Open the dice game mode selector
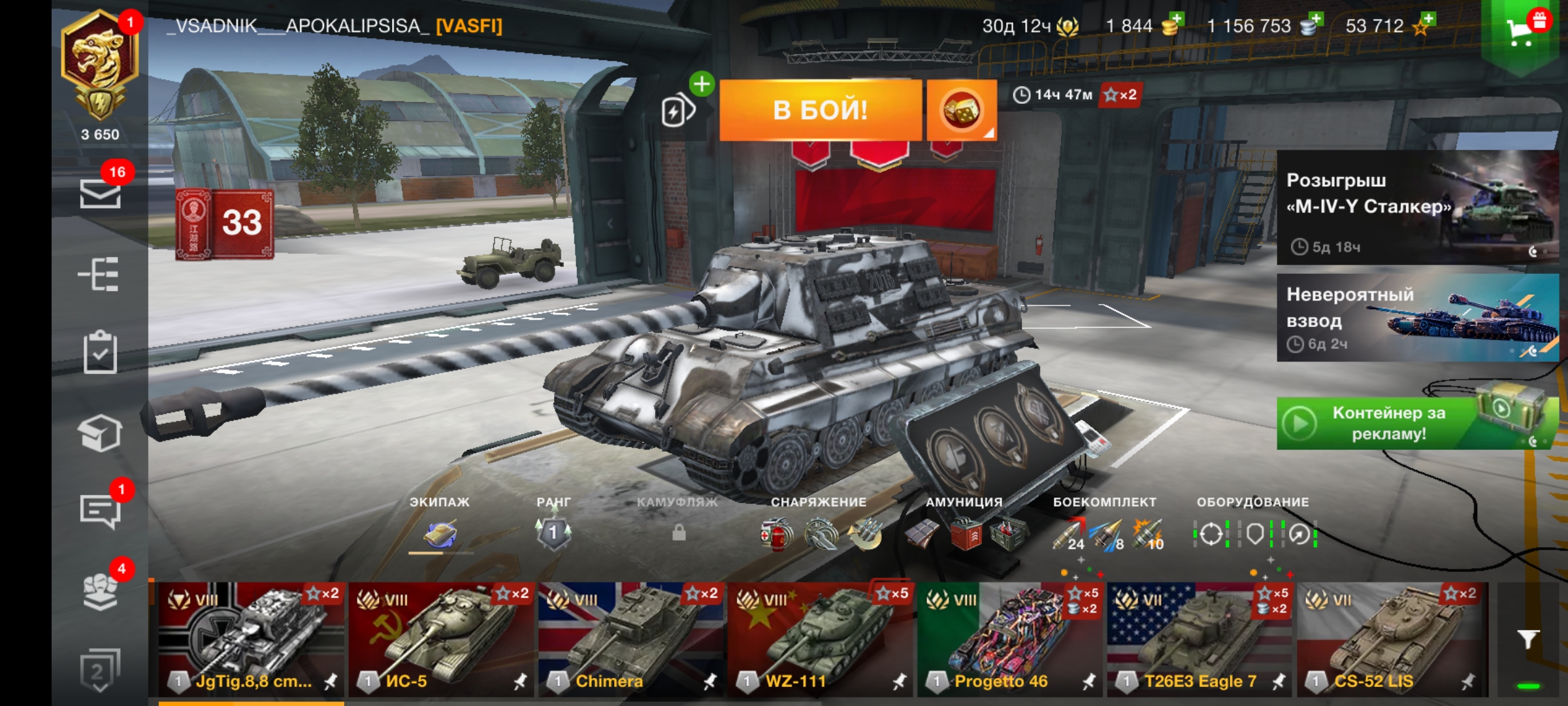 pyautogui.click(x=961, y=110)
